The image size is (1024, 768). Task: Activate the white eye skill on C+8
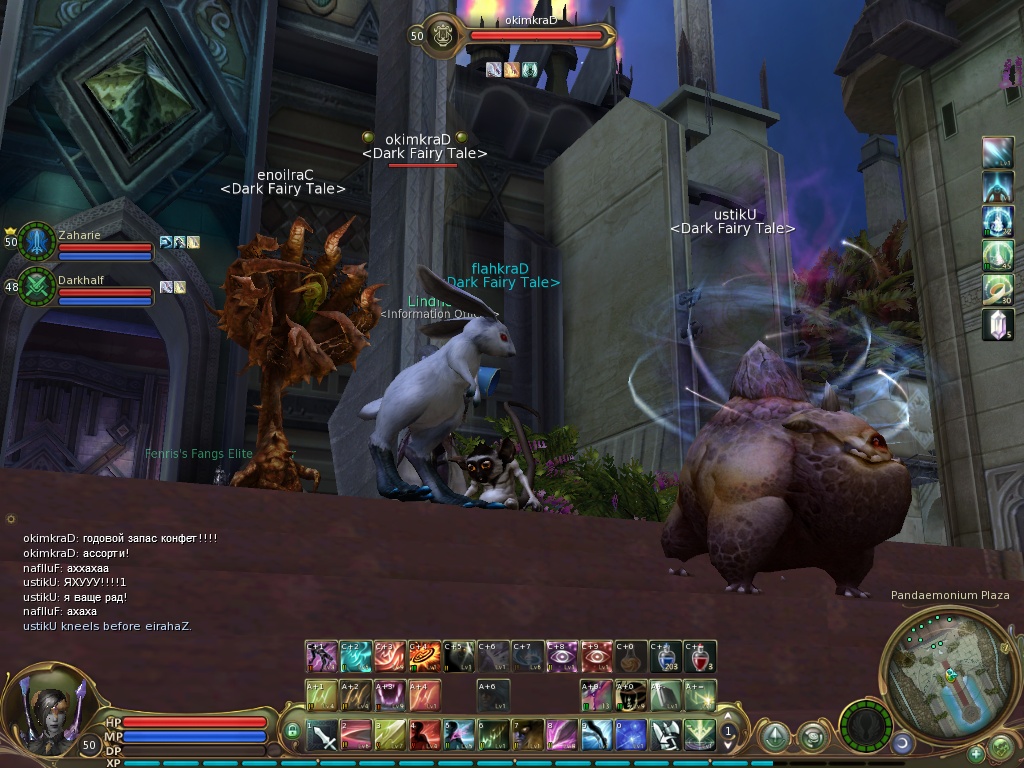(x=563, y=657)
